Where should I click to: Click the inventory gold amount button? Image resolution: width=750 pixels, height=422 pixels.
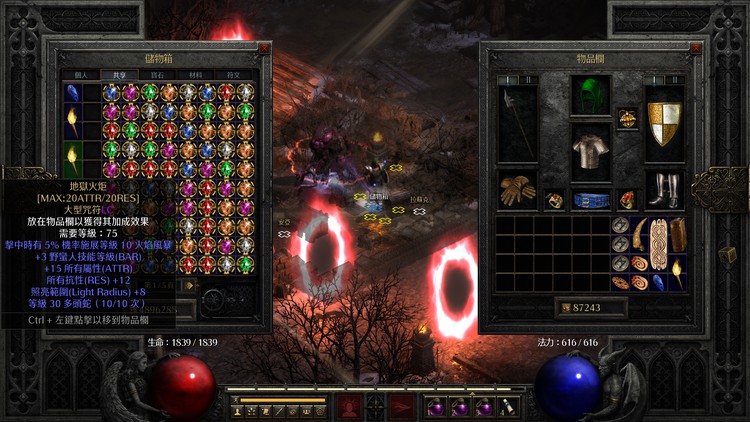tap(591, 308)
